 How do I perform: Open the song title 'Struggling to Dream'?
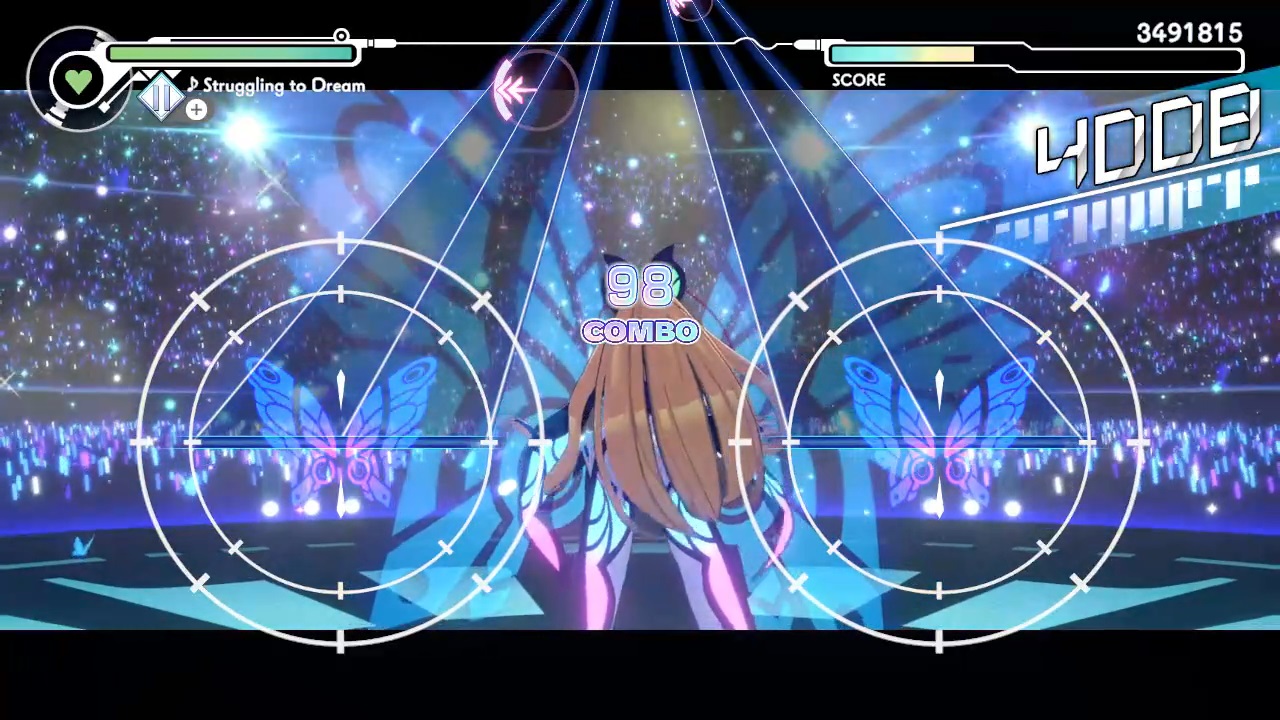pos(284,85)
